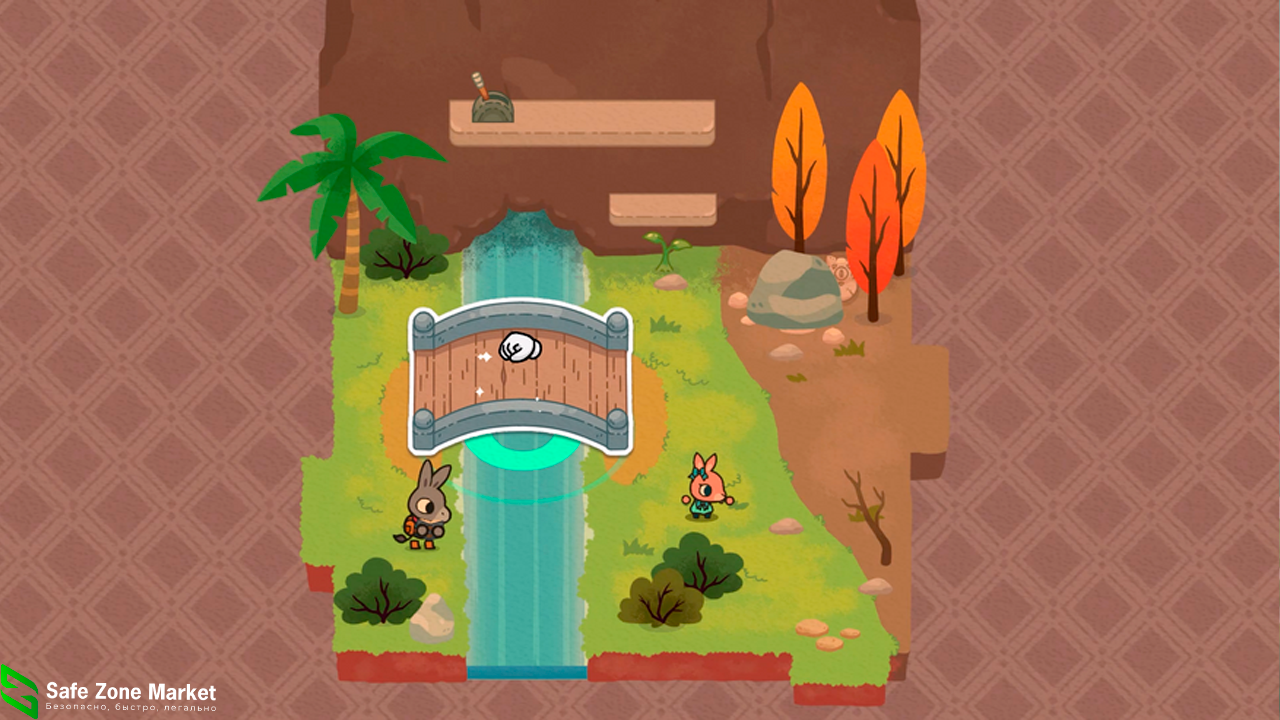Screen dimensions: 1280x720
Task: Select the white-outlined wooden bridge
Action: click(x=520, y=378)
